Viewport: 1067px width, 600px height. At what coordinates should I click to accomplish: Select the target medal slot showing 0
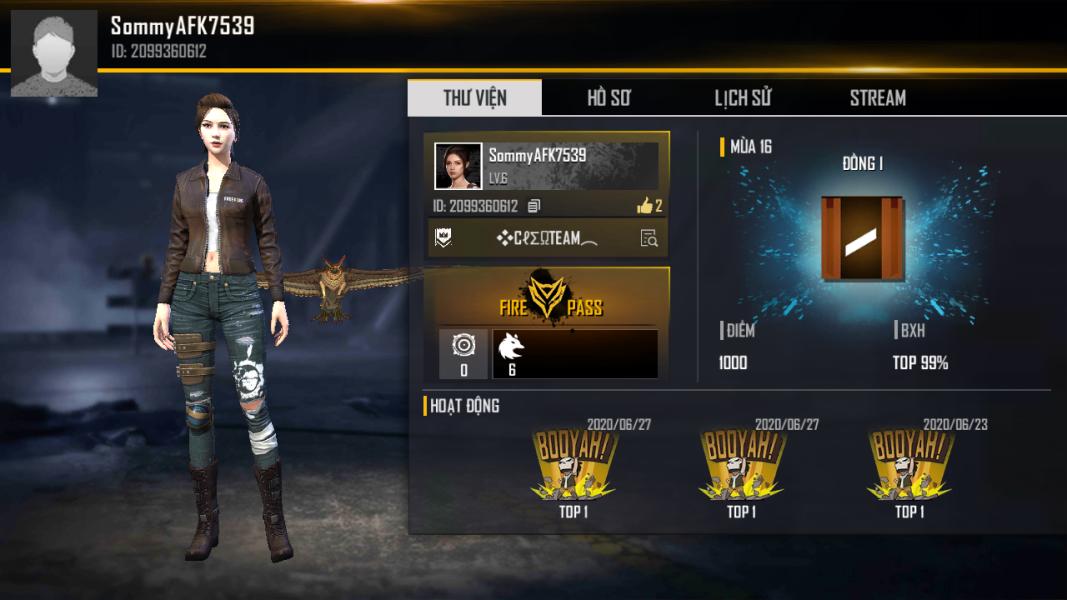tap(463, 353)
